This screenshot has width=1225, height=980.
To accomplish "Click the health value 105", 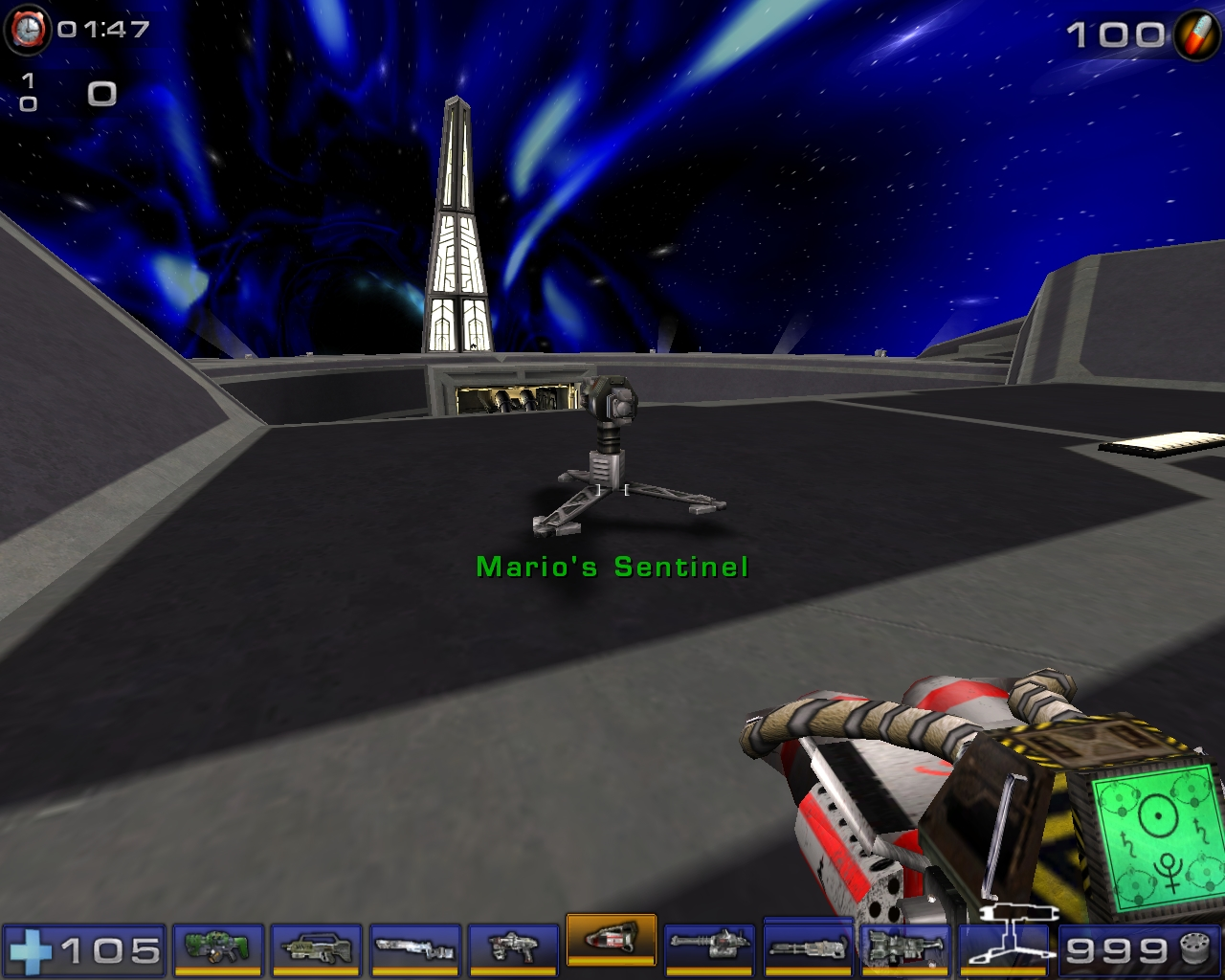I will click(x=108, y=952).
